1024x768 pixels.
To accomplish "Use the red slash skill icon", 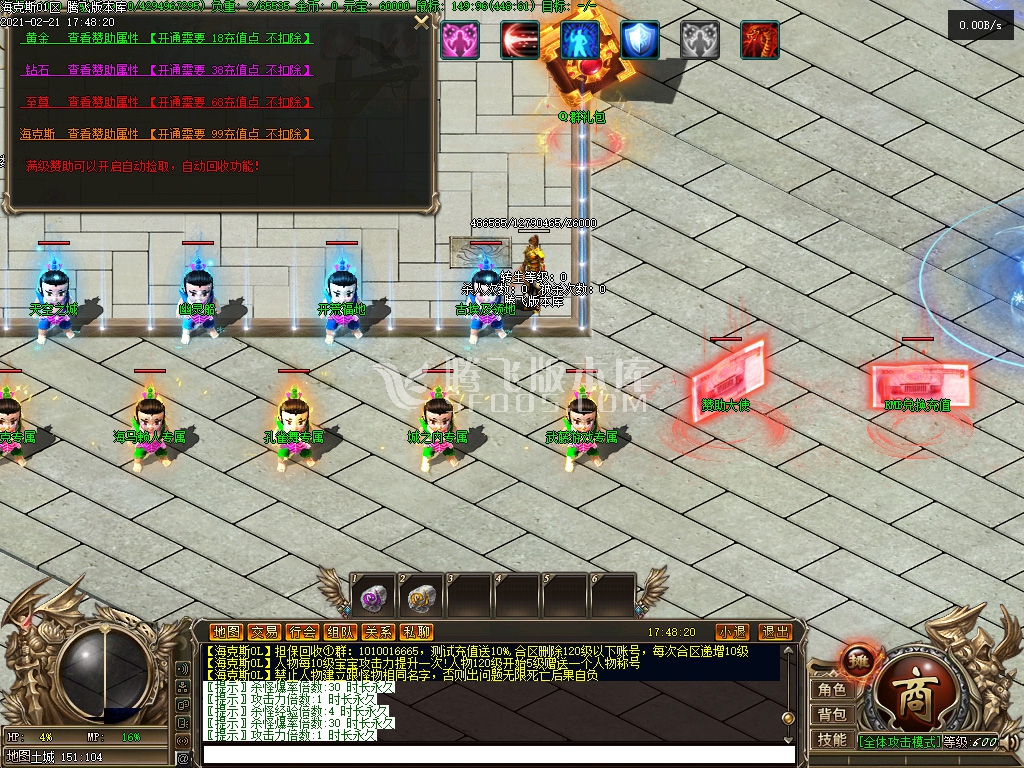I will pyautogui.click(x=520, y=40).
